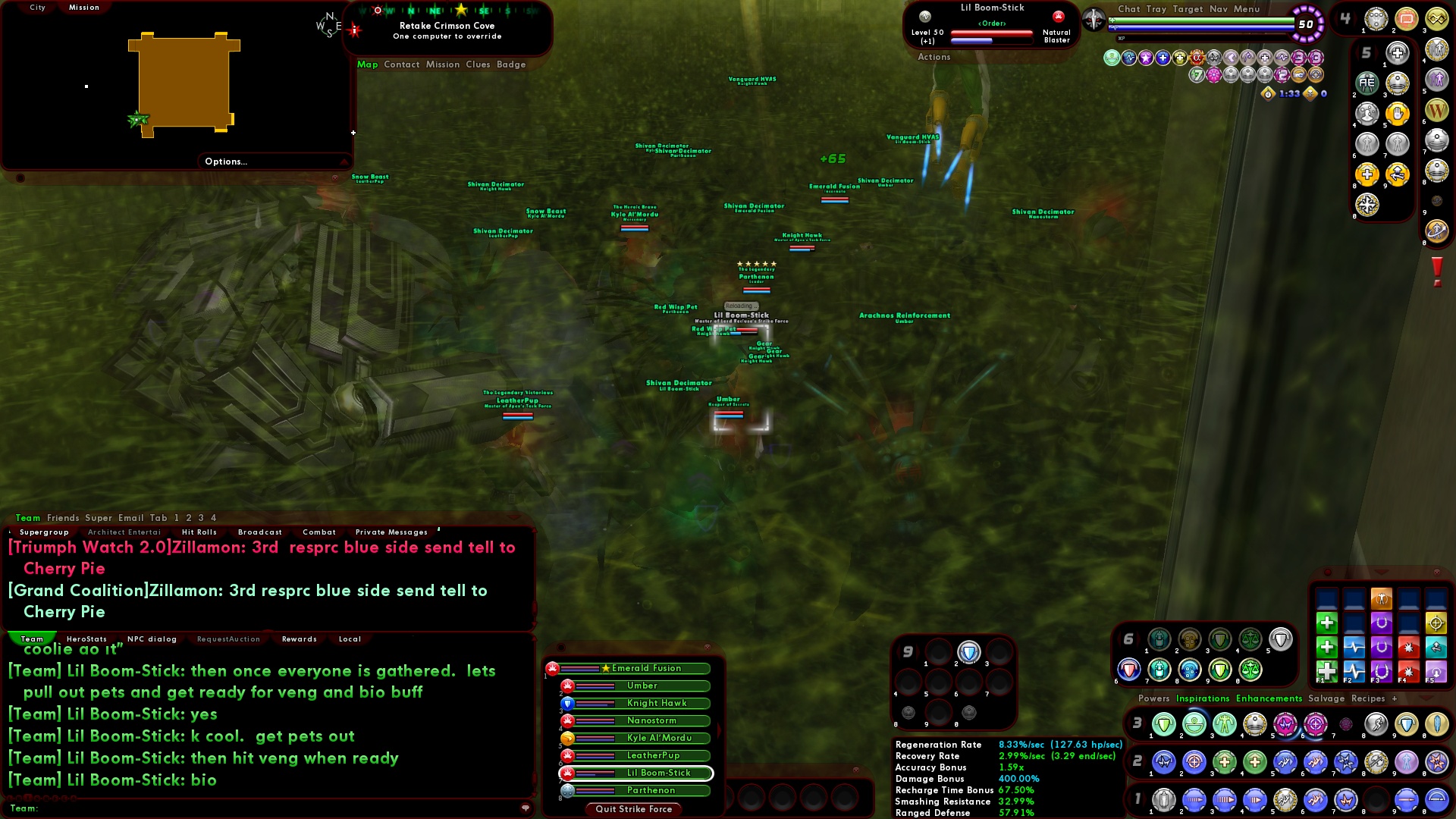Click the Quit Strike Force button
The height and width of the screenshot is (819, 1456).
pos(633,809)
